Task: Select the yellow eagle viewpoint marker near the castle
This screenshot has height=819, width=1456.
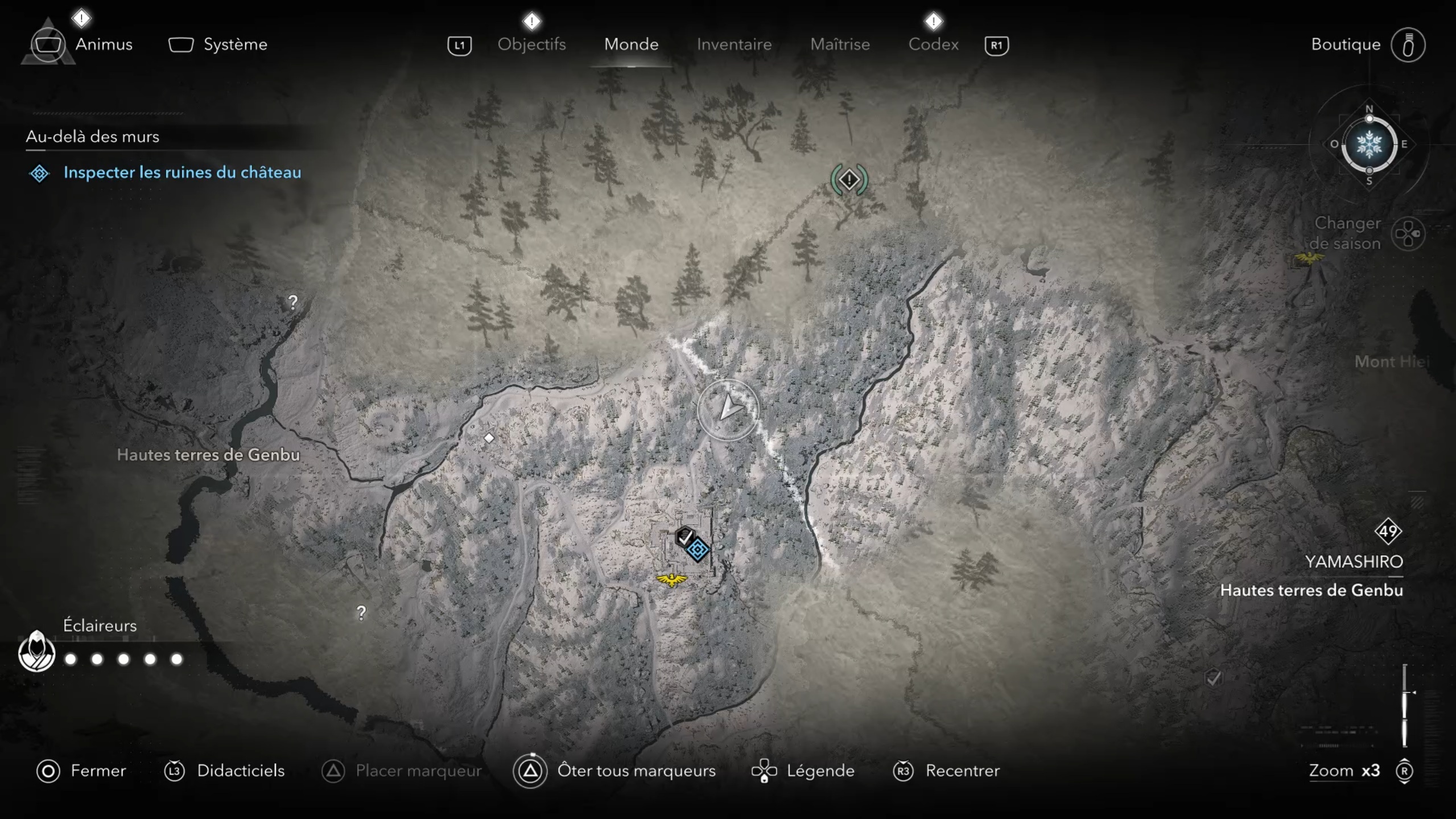Action: coord(672,580)
